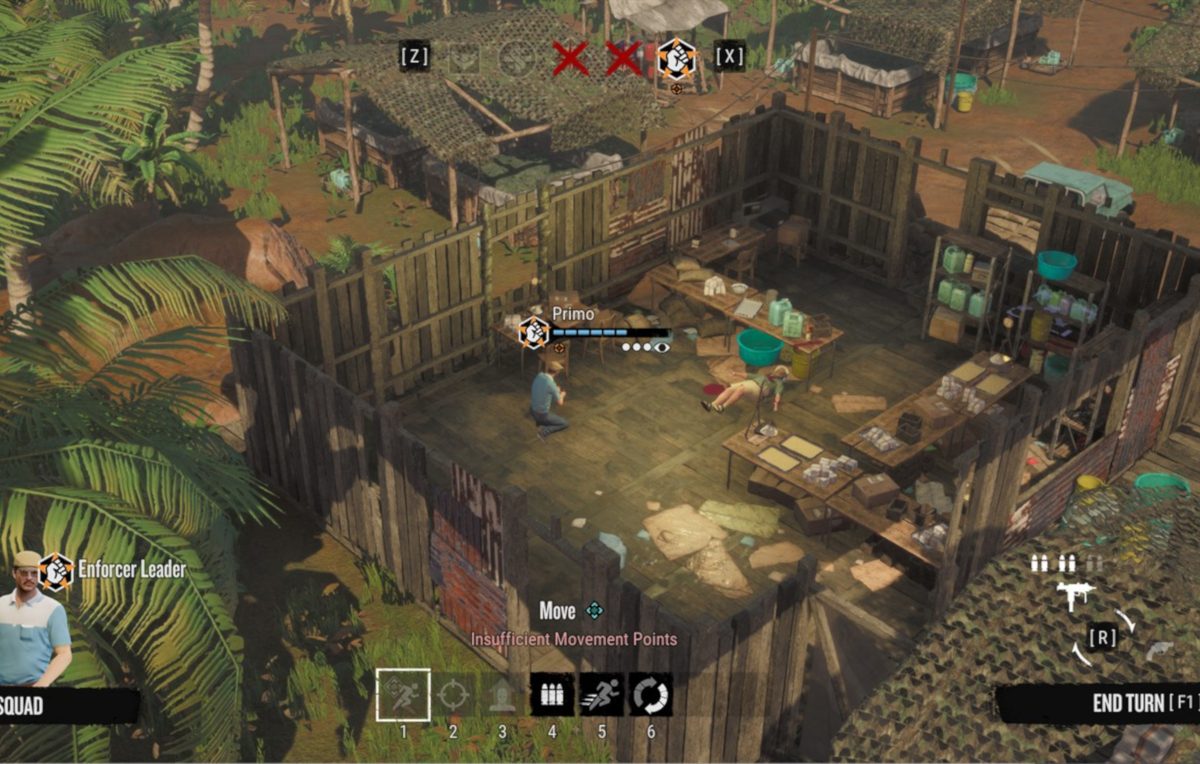
Task: Click Primo's fist badge above the unit
Action: click(x=534, y=332)
